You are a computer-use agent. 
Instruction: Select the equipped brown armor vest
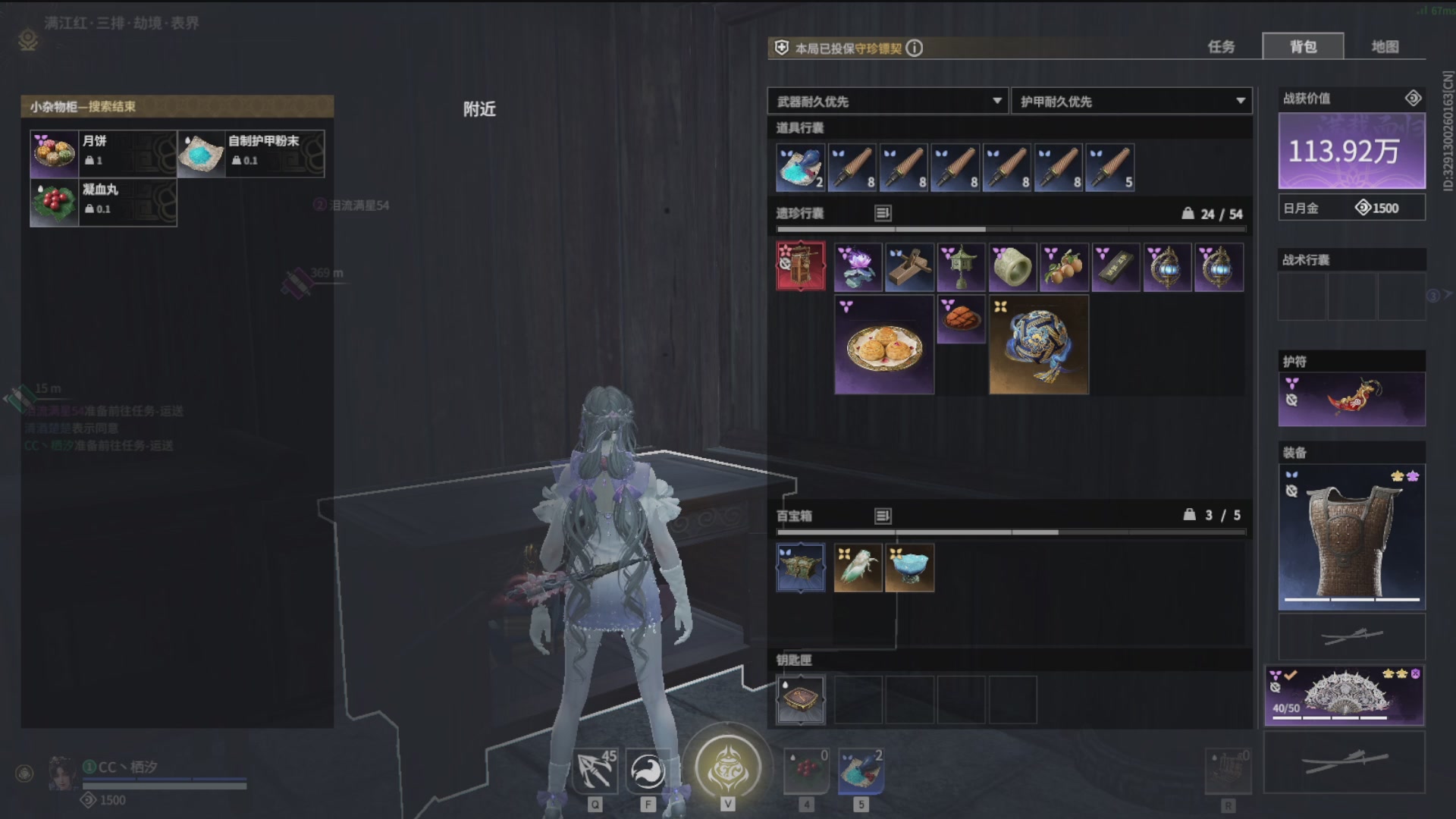coord(1351,538)
